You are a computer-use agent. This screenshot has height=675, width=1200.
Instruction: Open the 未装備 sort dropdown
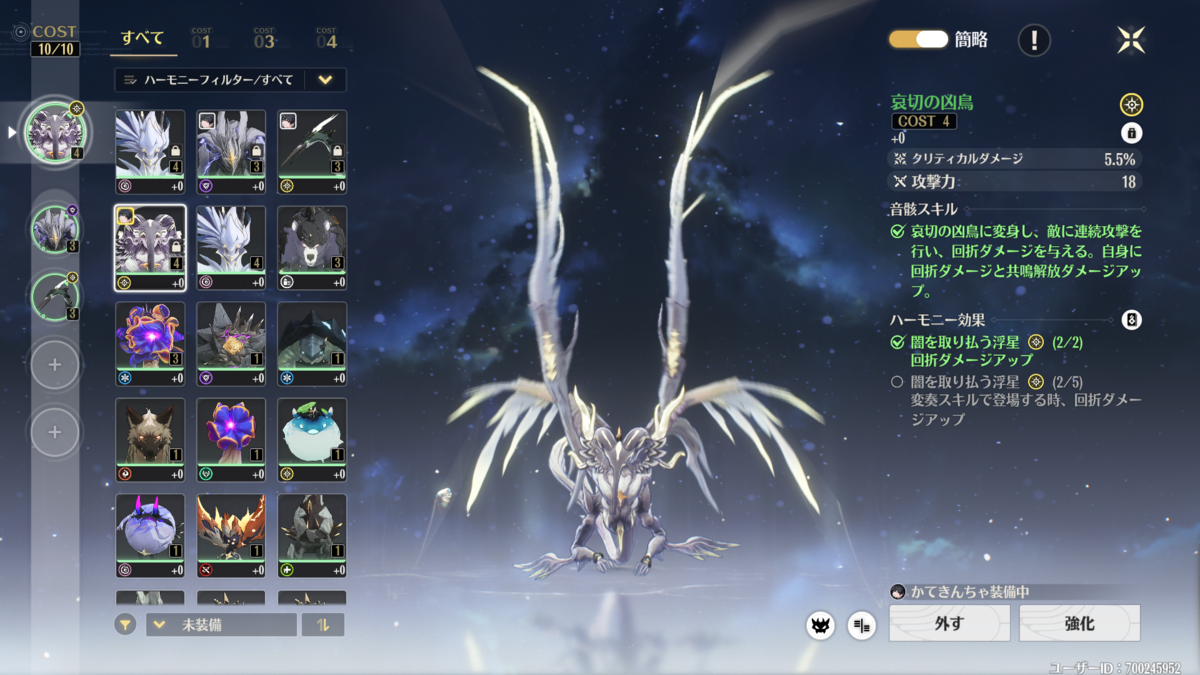[221, 625]
